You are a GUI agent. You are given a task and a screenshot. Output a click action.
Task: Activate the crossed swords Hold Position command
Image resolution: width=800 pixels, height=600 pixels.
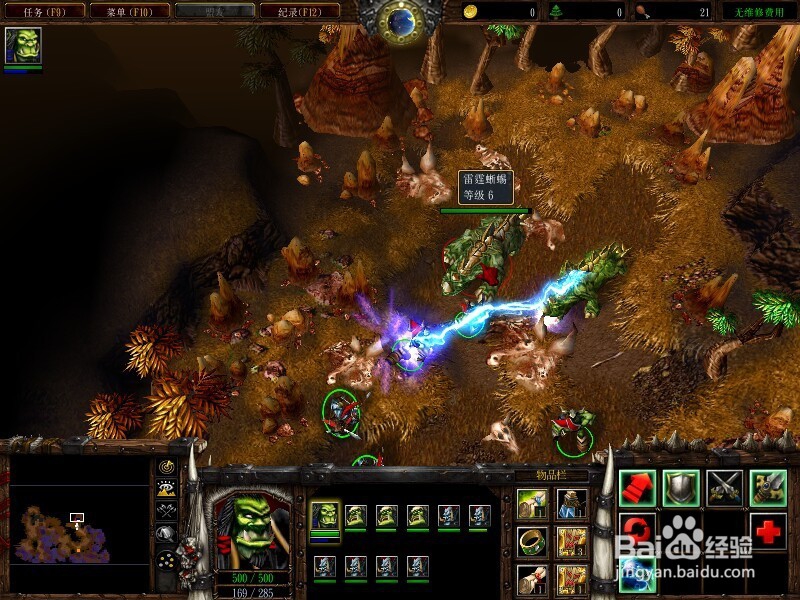724,488
